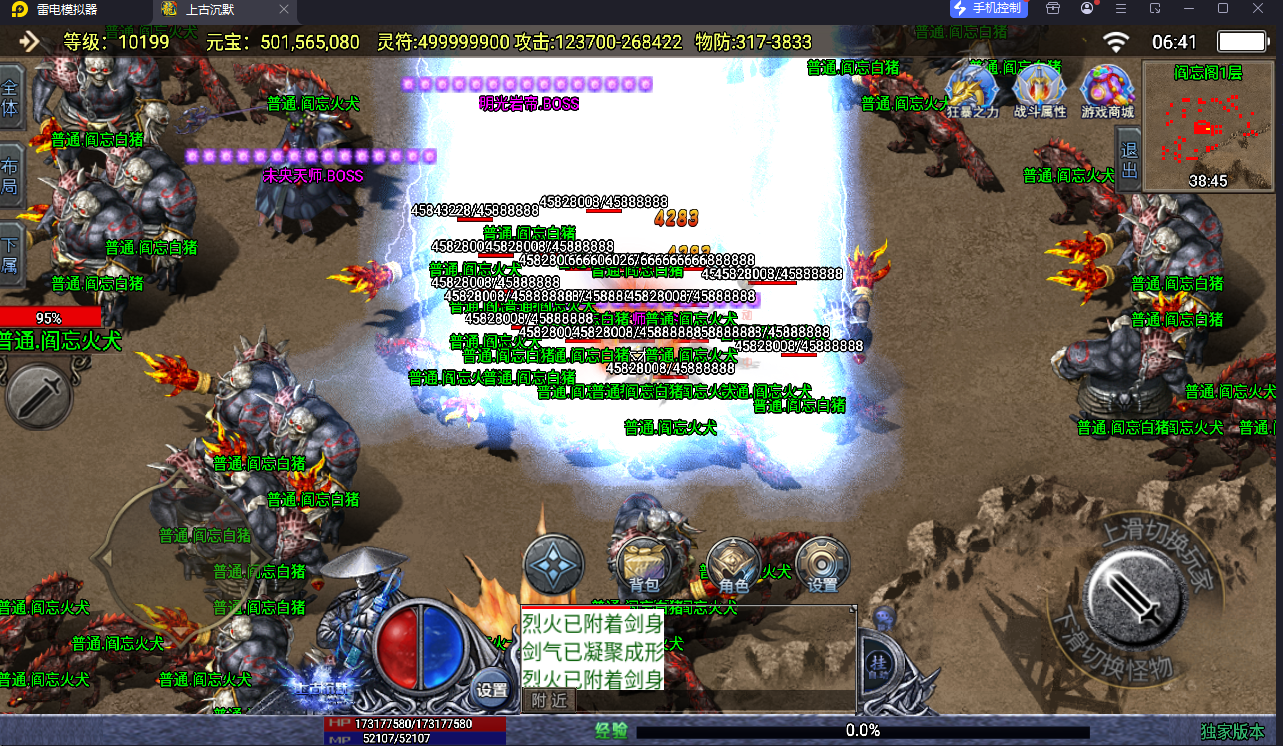This screenshot has width=1283, height=746.
Task: Close the 上古沉默 emulator tab
Action: pyautogui.click(x=284, y=9)
